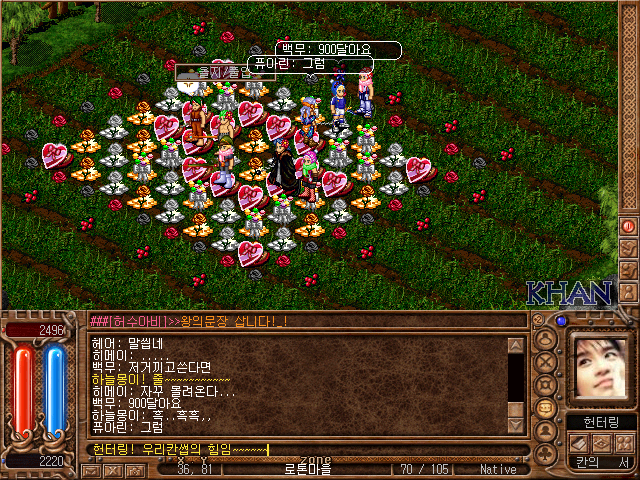Click the eye-shaped diamond icon below the portrait

[x=601, y=444]
